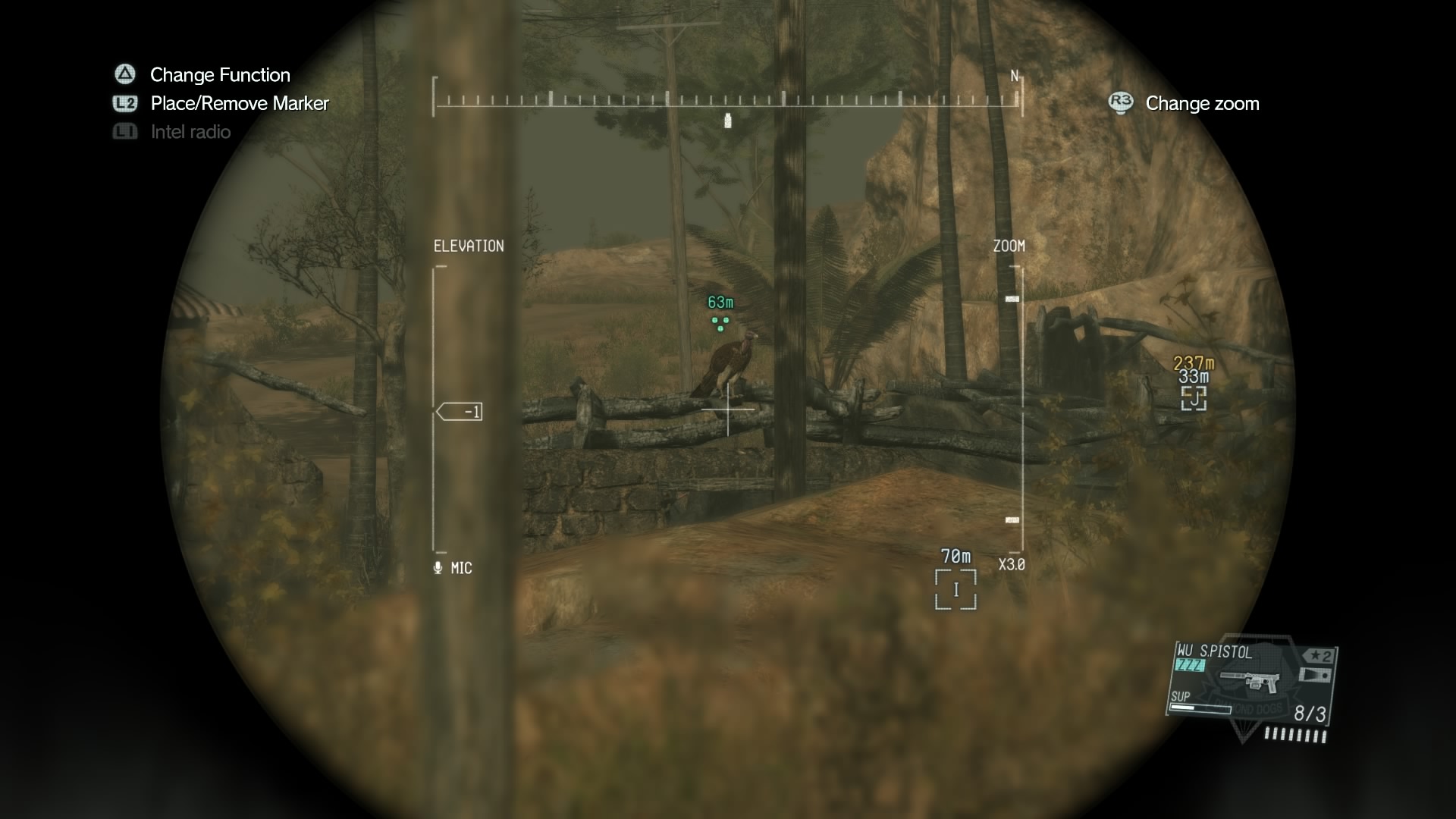Select the 70m bracket marker labeled I
This screenshot has height=819, width=1456.
coord(957,588)
